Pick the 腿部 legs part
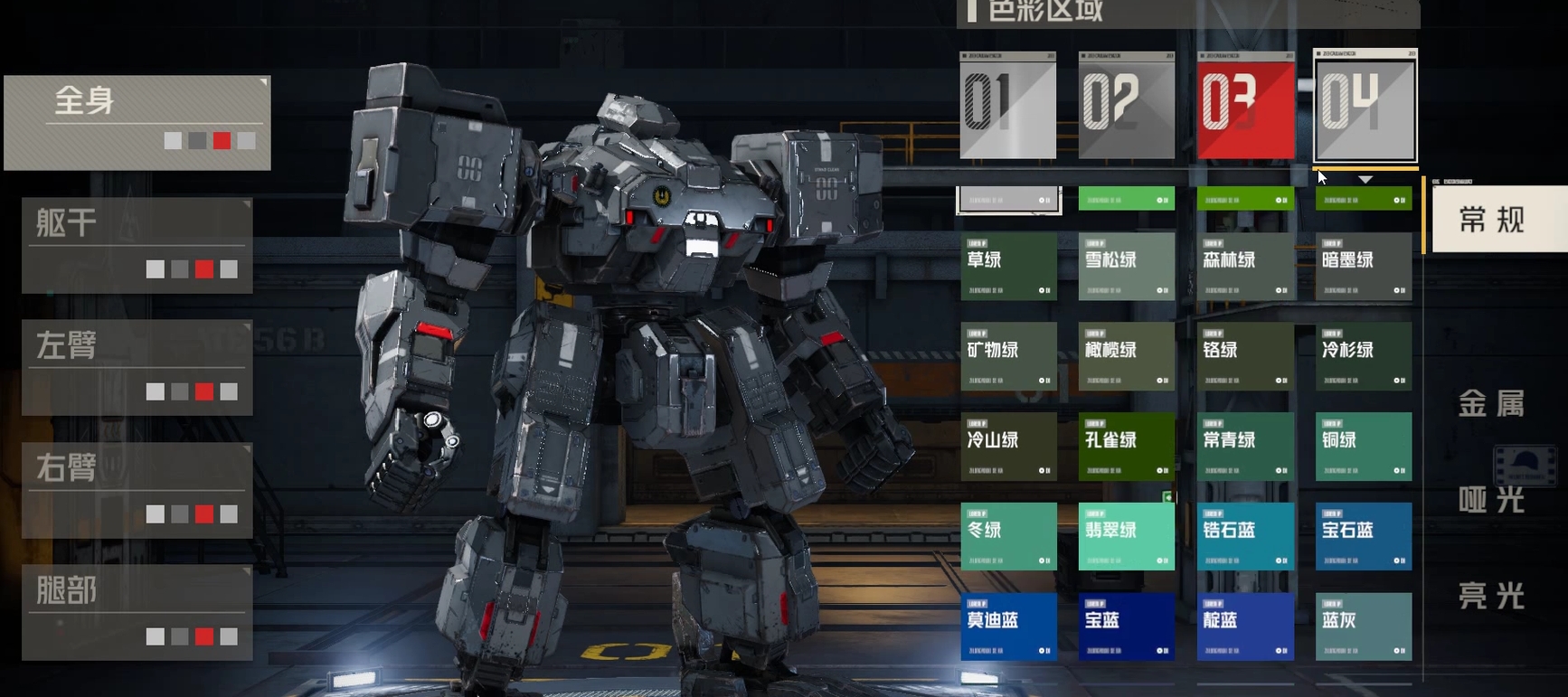Image resolution: width=1568 pixels, height=697 pixels. (x=137, y=612)
